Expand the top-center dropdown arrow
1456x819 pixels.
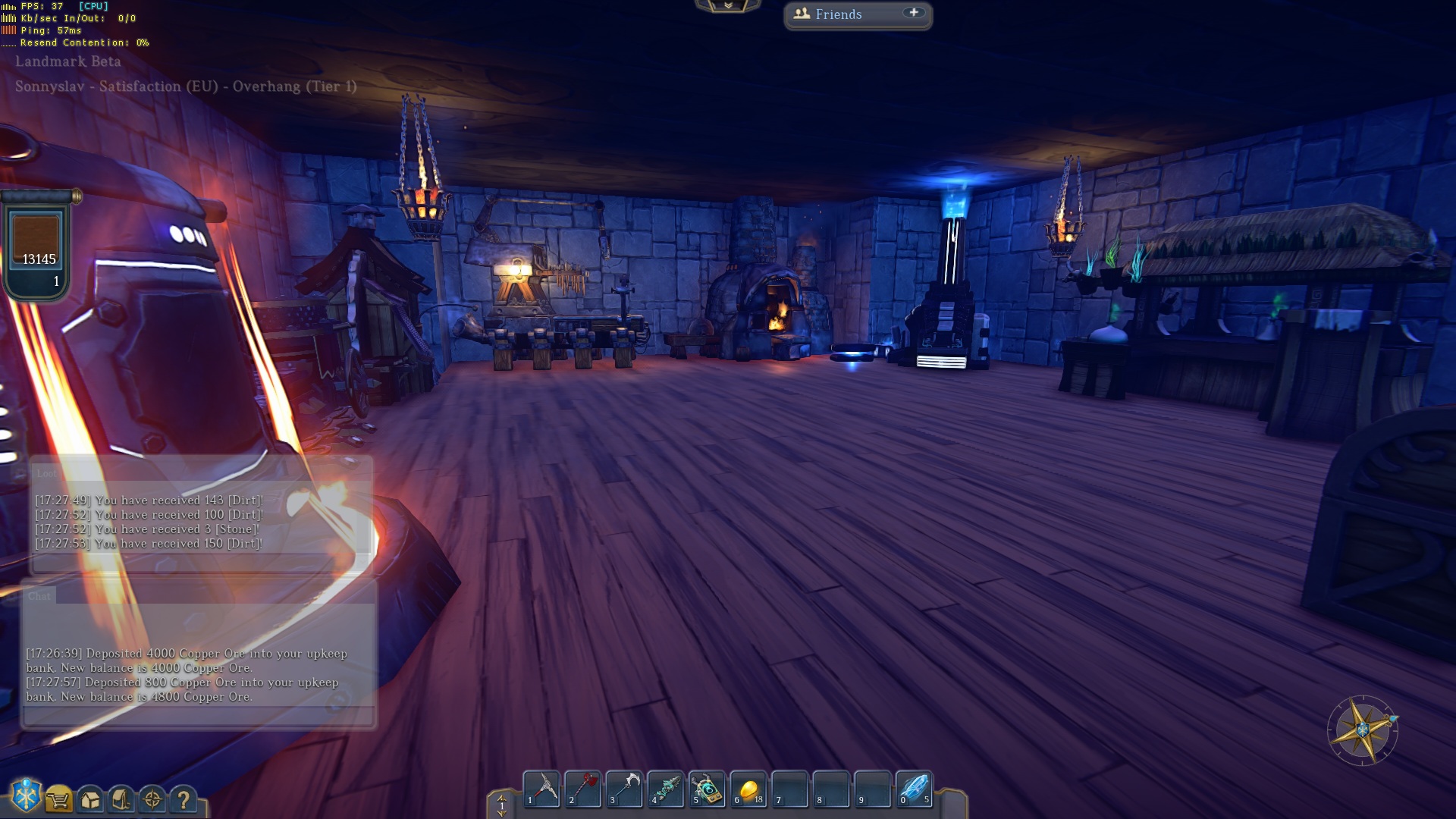728,6
